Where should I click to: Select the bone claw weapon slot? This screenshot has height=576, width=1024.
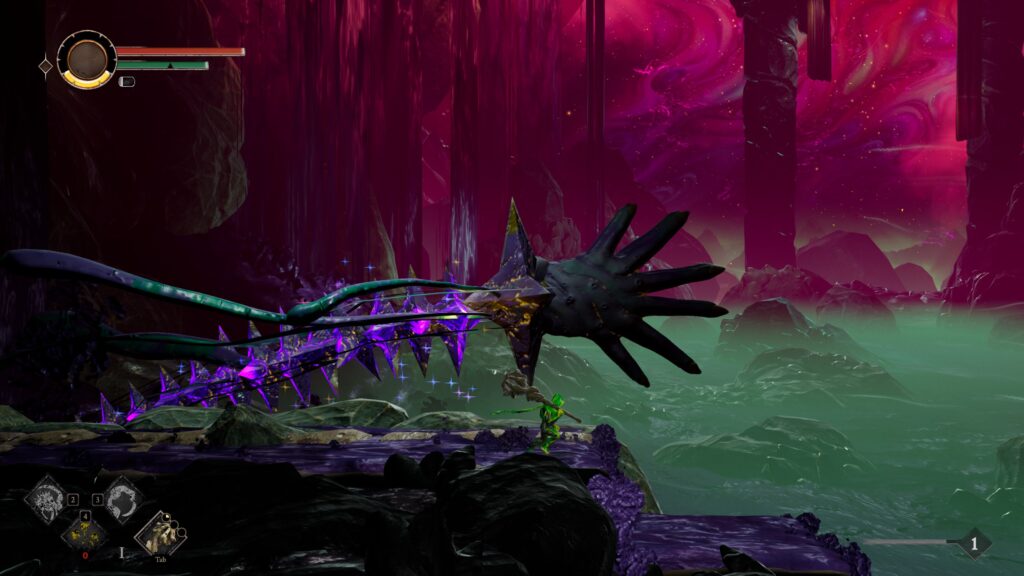[158, 534]
